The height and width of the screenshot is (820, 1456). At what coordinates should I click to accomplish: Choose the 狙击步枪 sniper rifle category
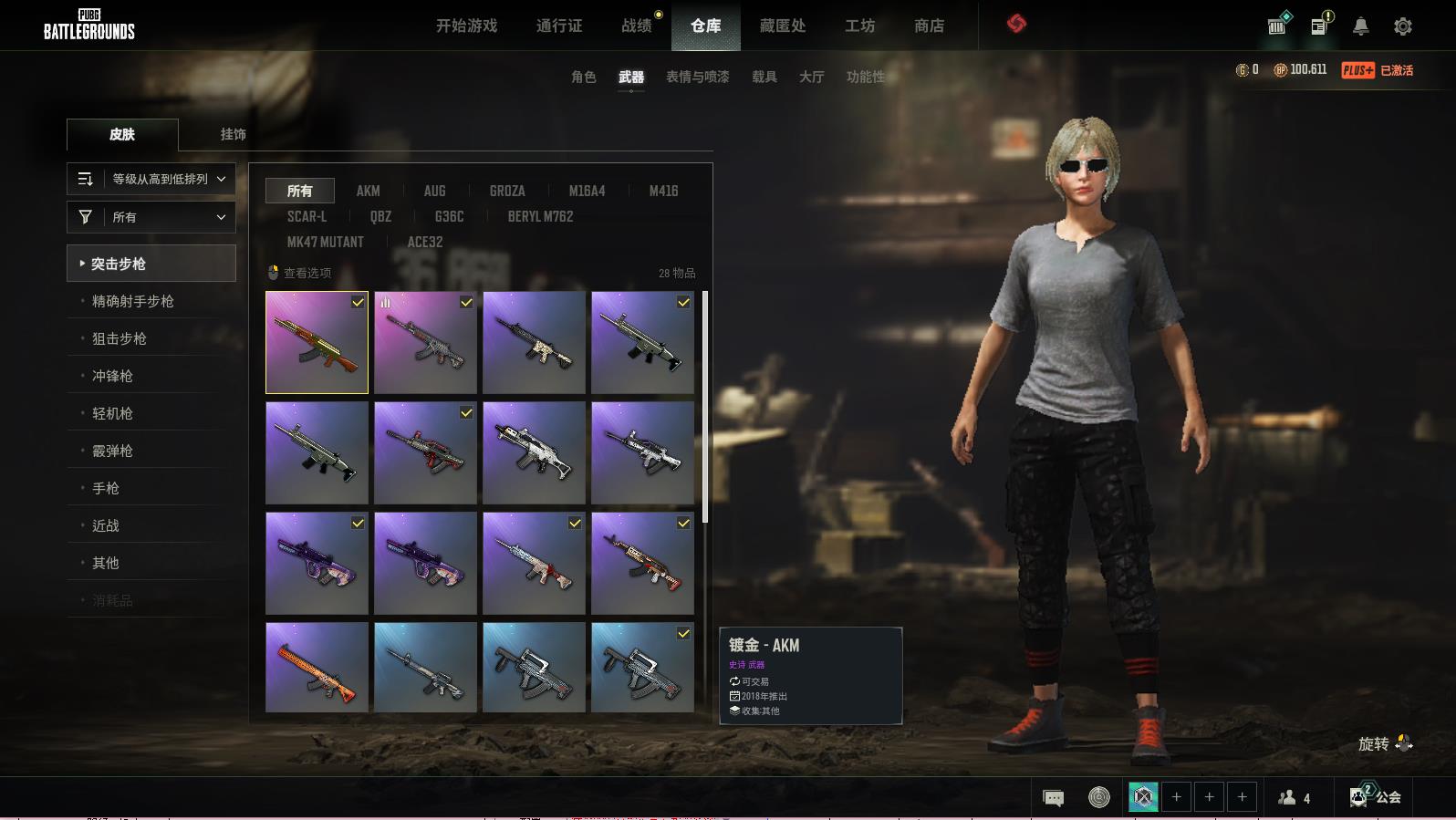(x=119, y=338)
